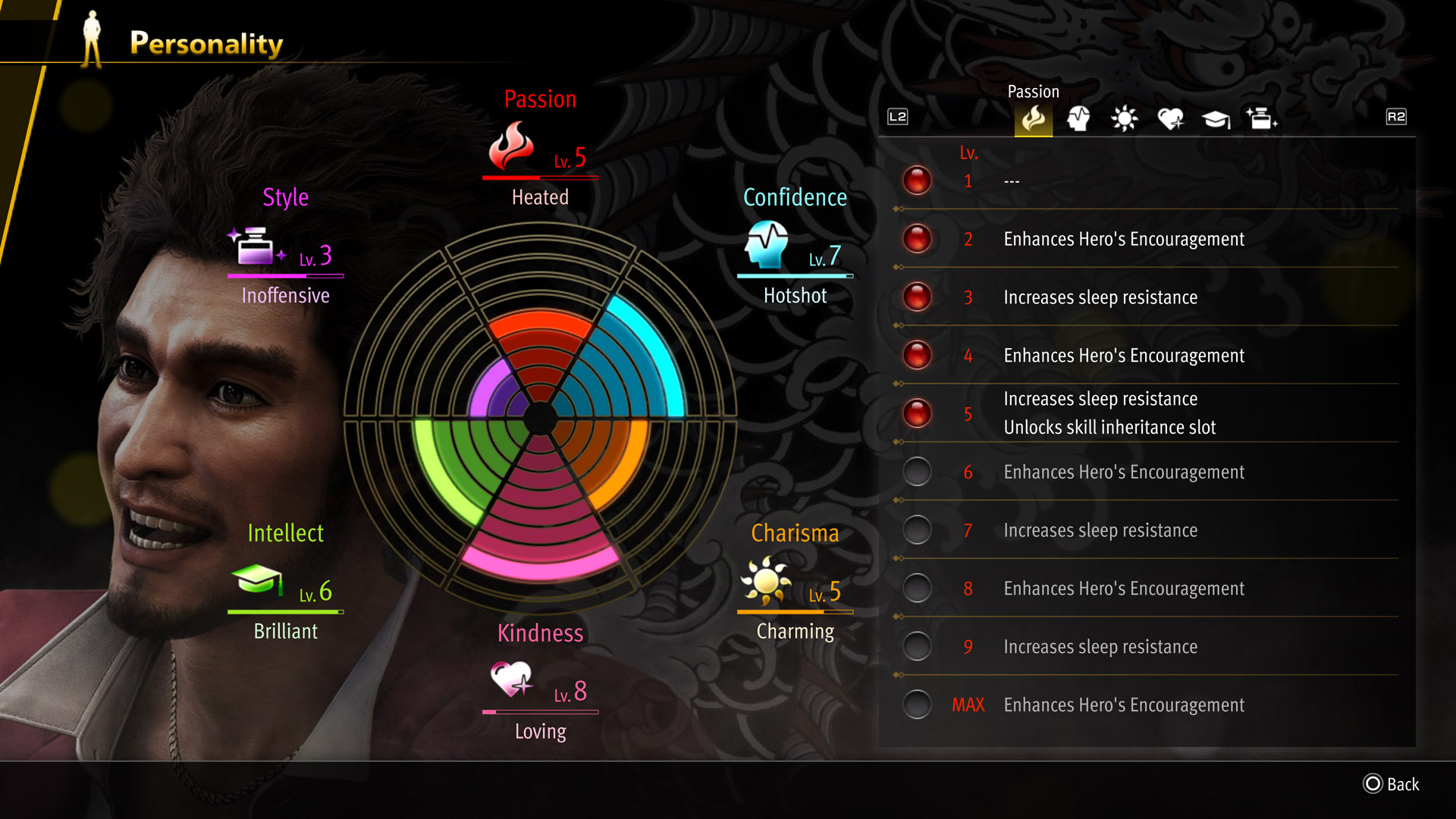Click the Passion level progress bar

540,177
